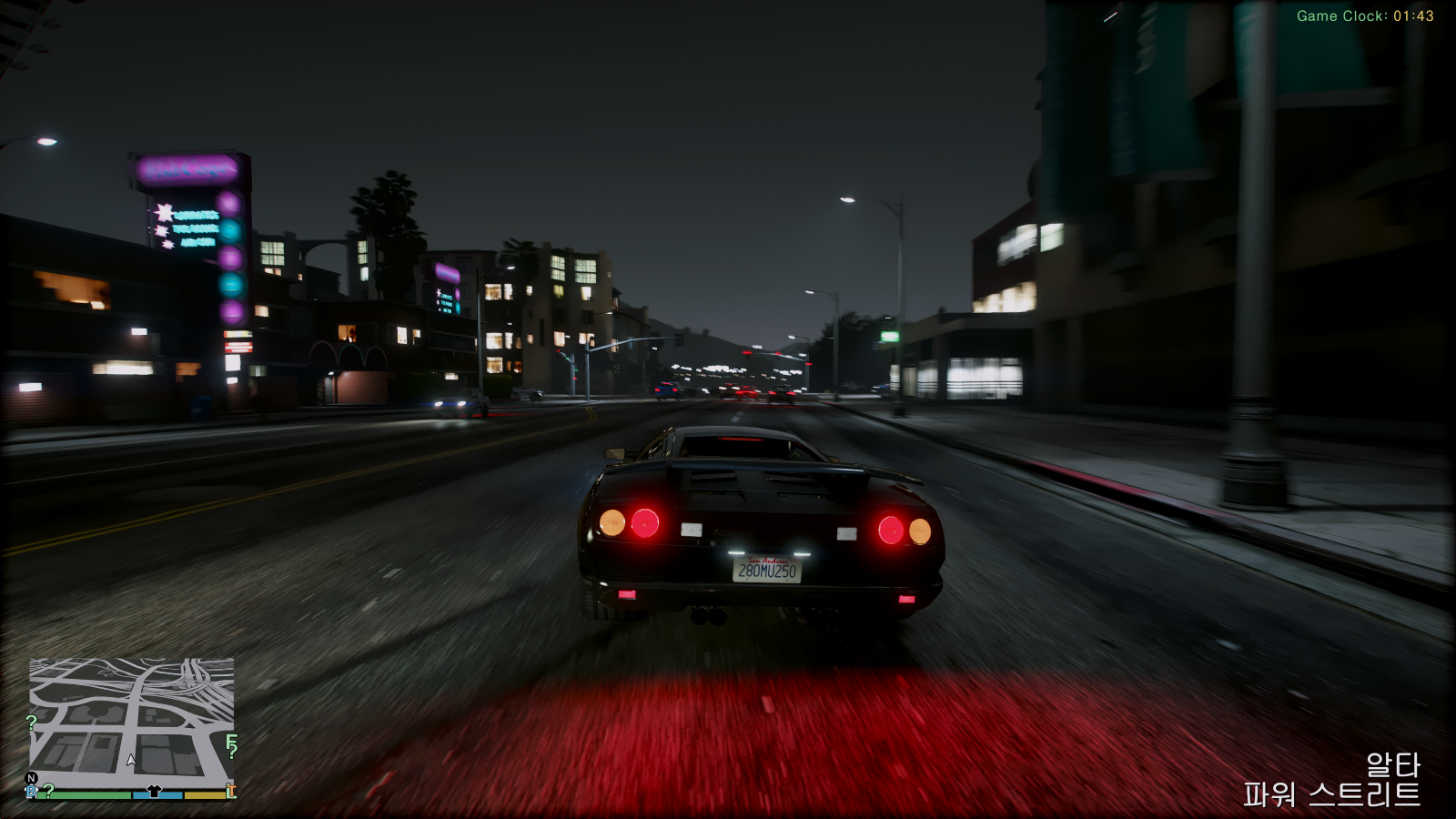Click the clothing store shirt blip
The width and height of the screenshot is (1456, 819).
pos(154,791)
